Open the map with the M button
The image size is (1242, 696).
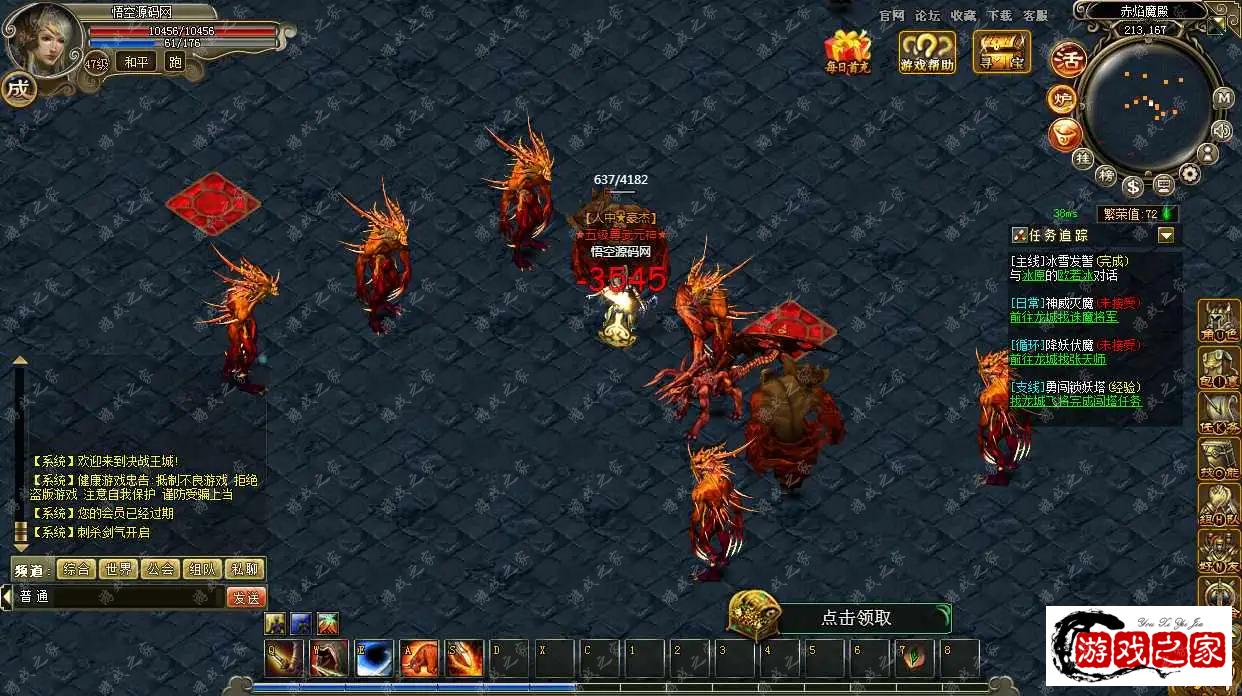pyautogui.click(x=1223, y=98)
